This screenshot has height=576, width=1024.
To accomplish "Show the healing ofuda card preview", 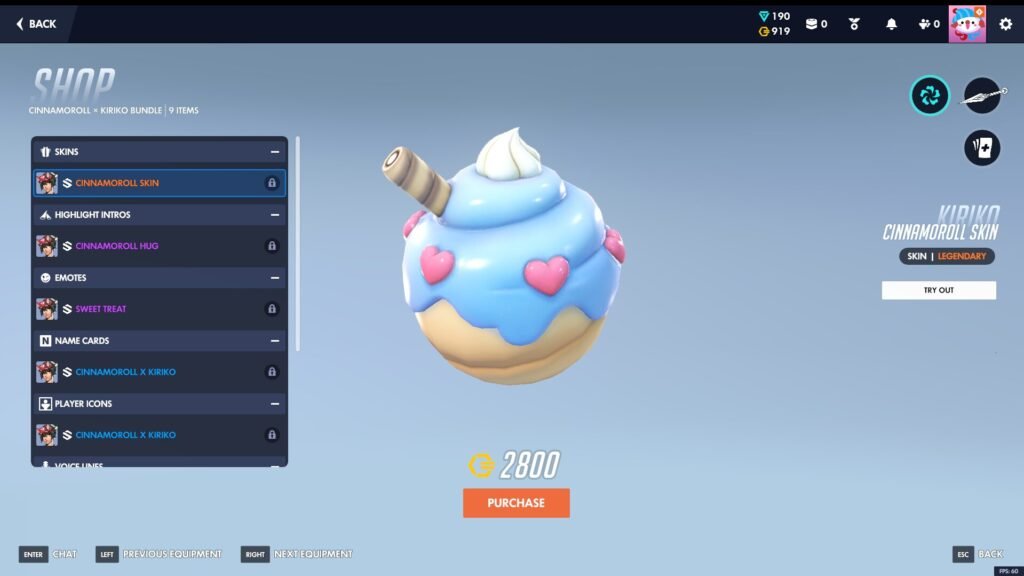I will tap(982, 148).
